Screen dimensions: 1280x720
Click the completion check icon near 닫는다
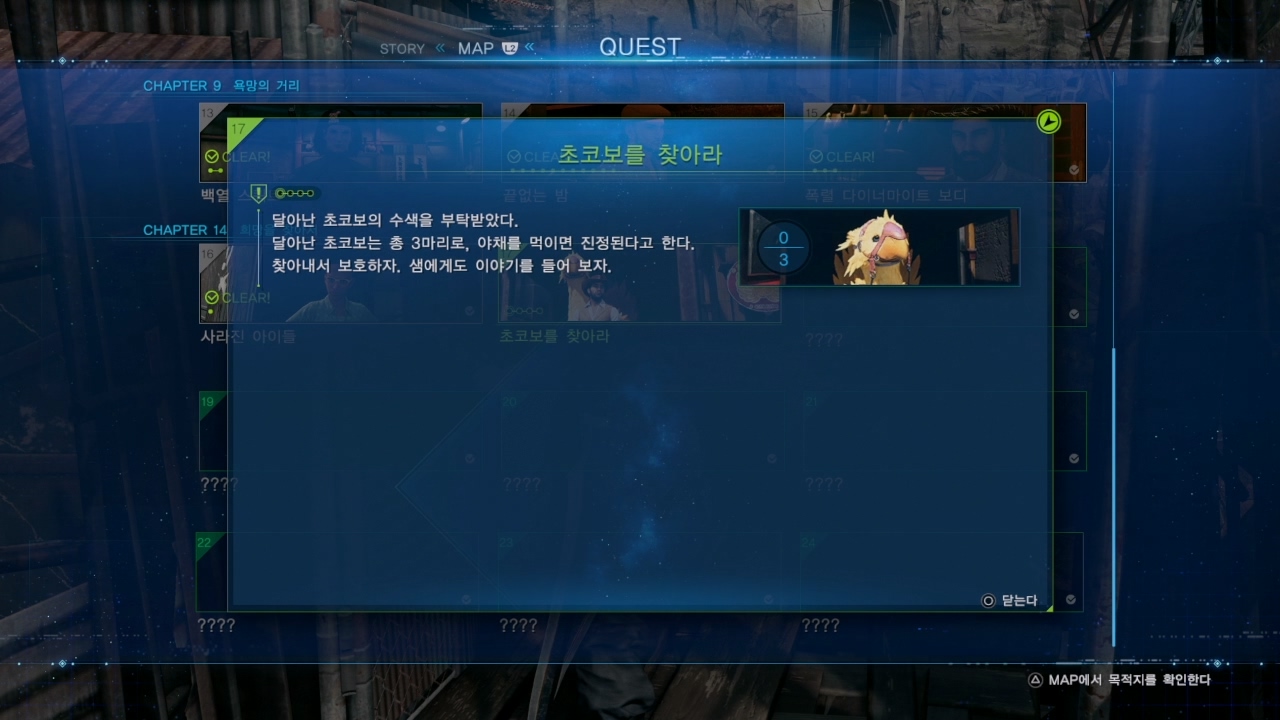1069,599
